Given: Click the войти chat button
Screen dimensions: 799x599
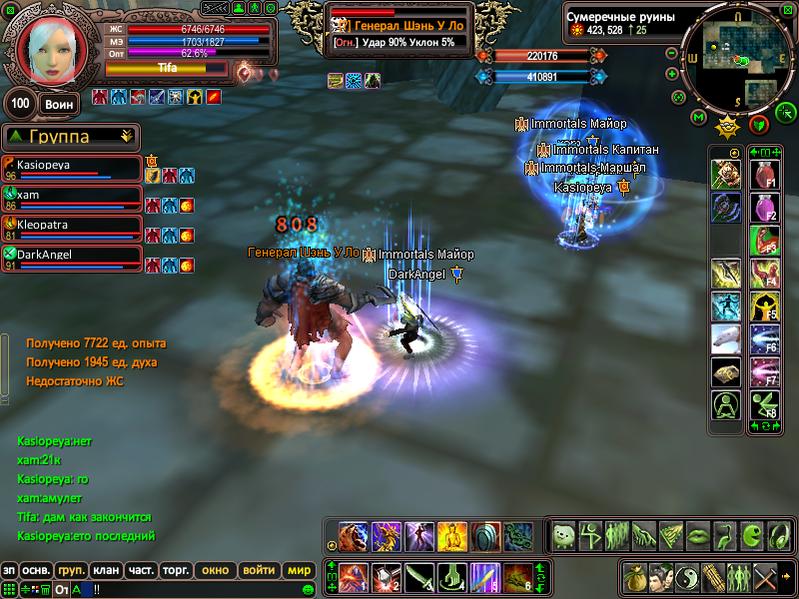Looking at the screenshot, I should pos(259,570).
